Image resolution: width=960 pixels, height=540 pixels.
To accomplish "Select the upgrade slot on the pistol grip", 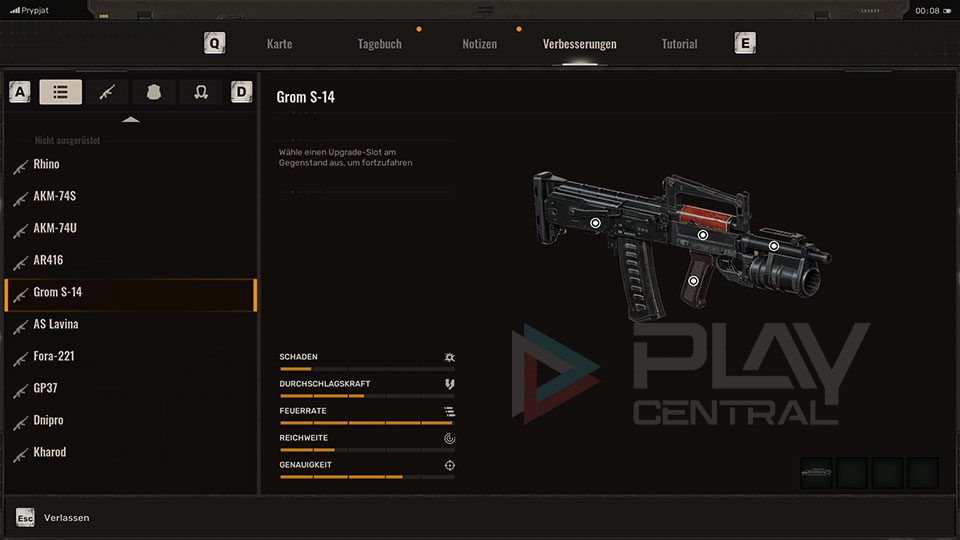I will [693, 281].
